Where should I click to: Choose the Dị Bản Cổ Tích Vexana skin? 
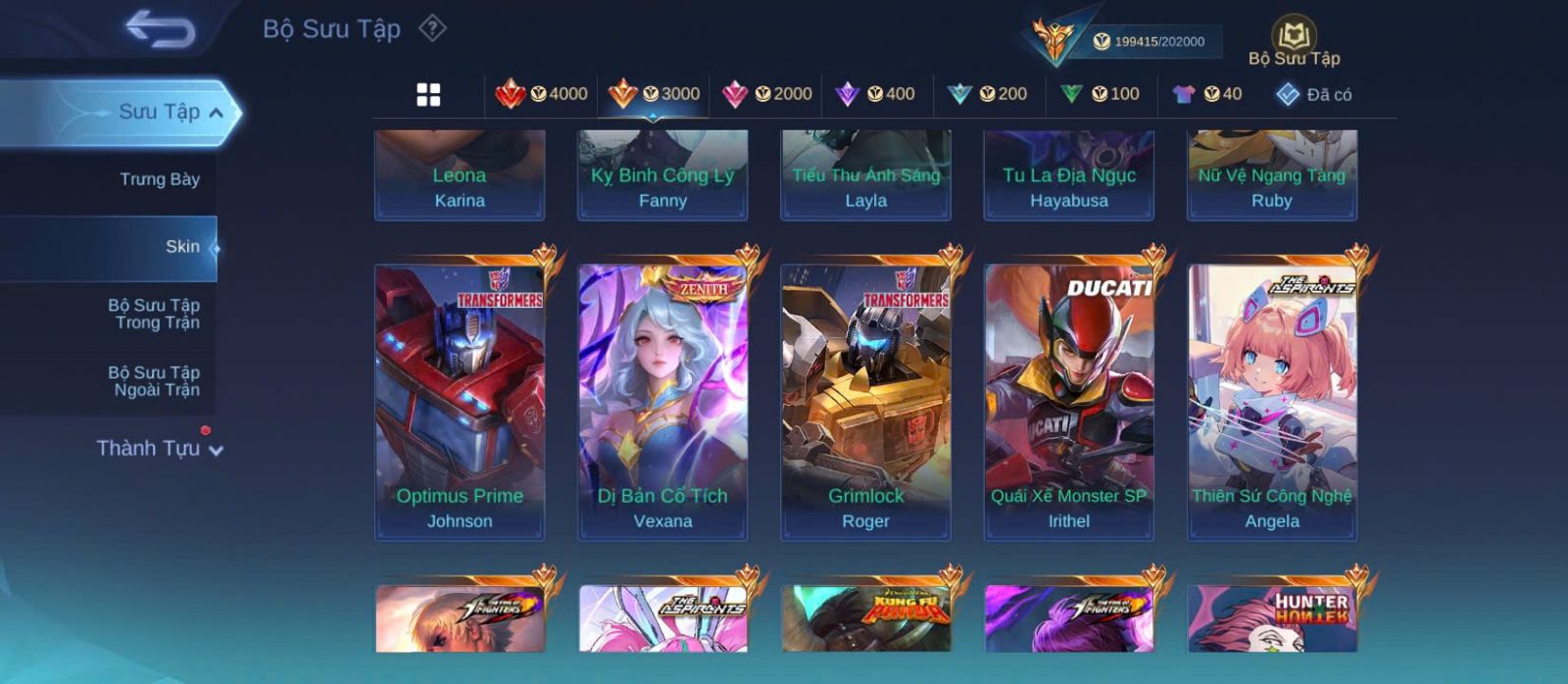pos(662,402)
